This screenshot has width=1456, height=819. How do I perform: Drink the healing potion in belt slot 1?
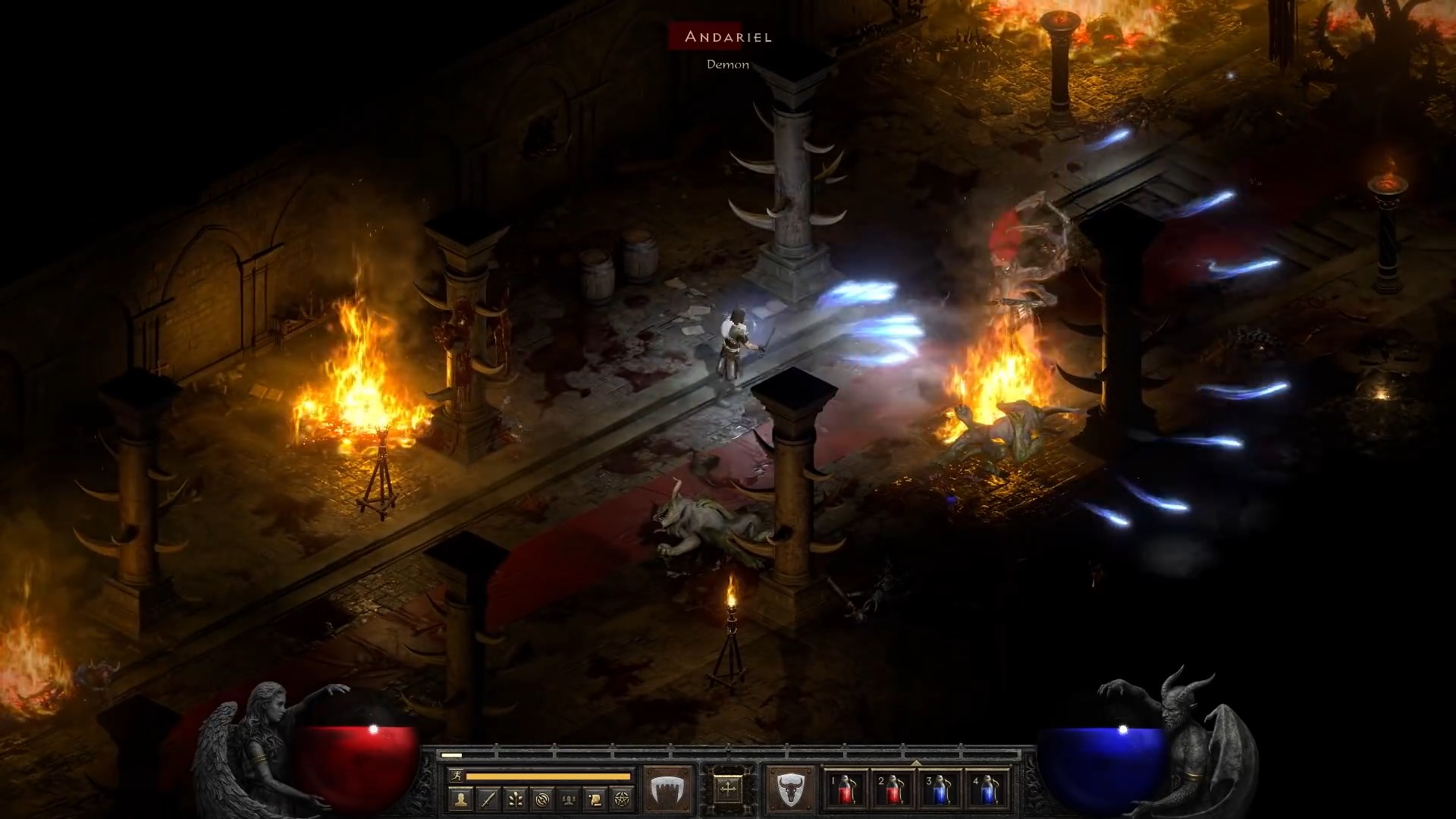point(846,790)
